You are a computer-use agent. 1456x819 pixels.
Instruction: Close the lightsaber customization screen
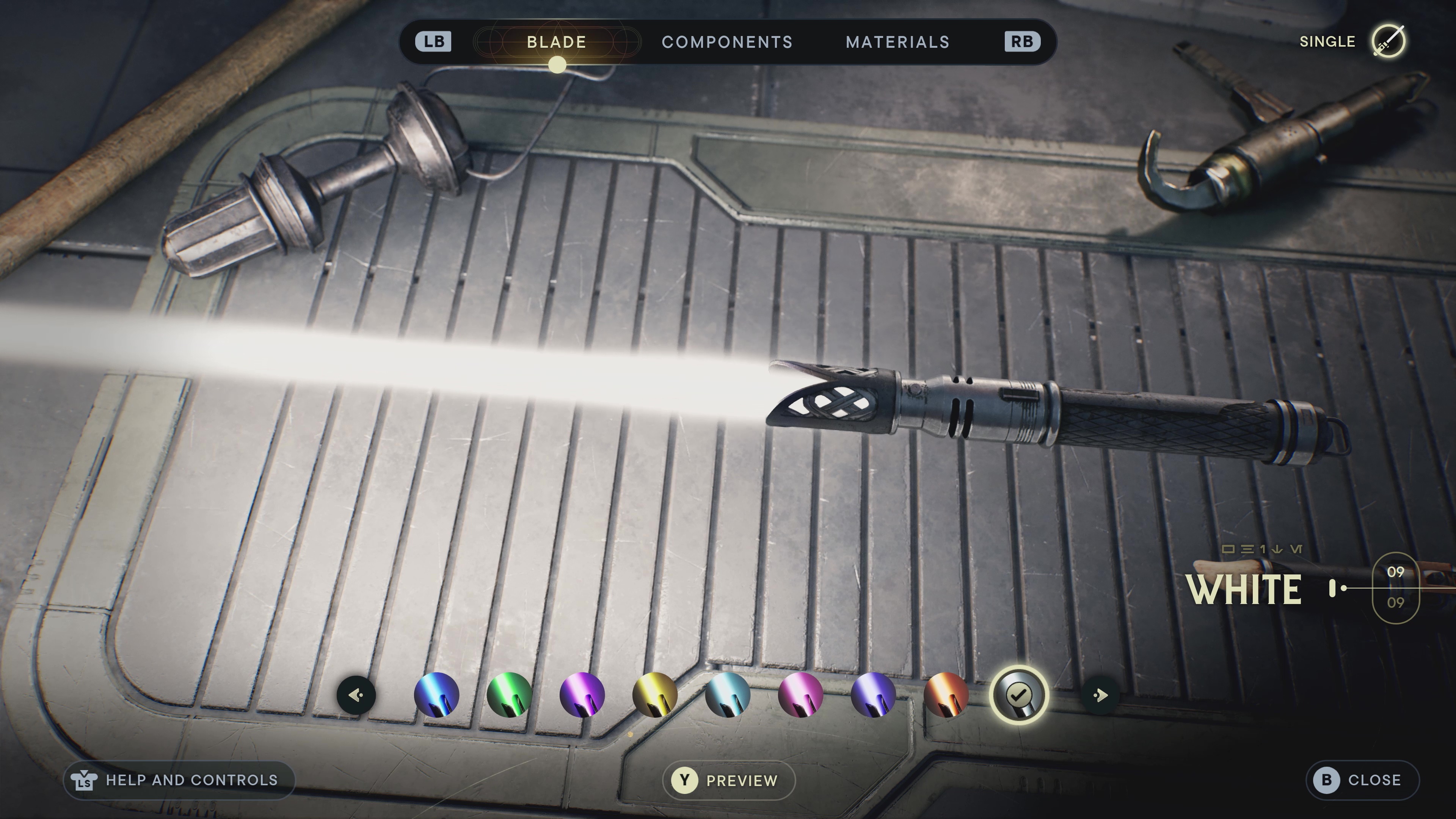[x=1362, y=780]
